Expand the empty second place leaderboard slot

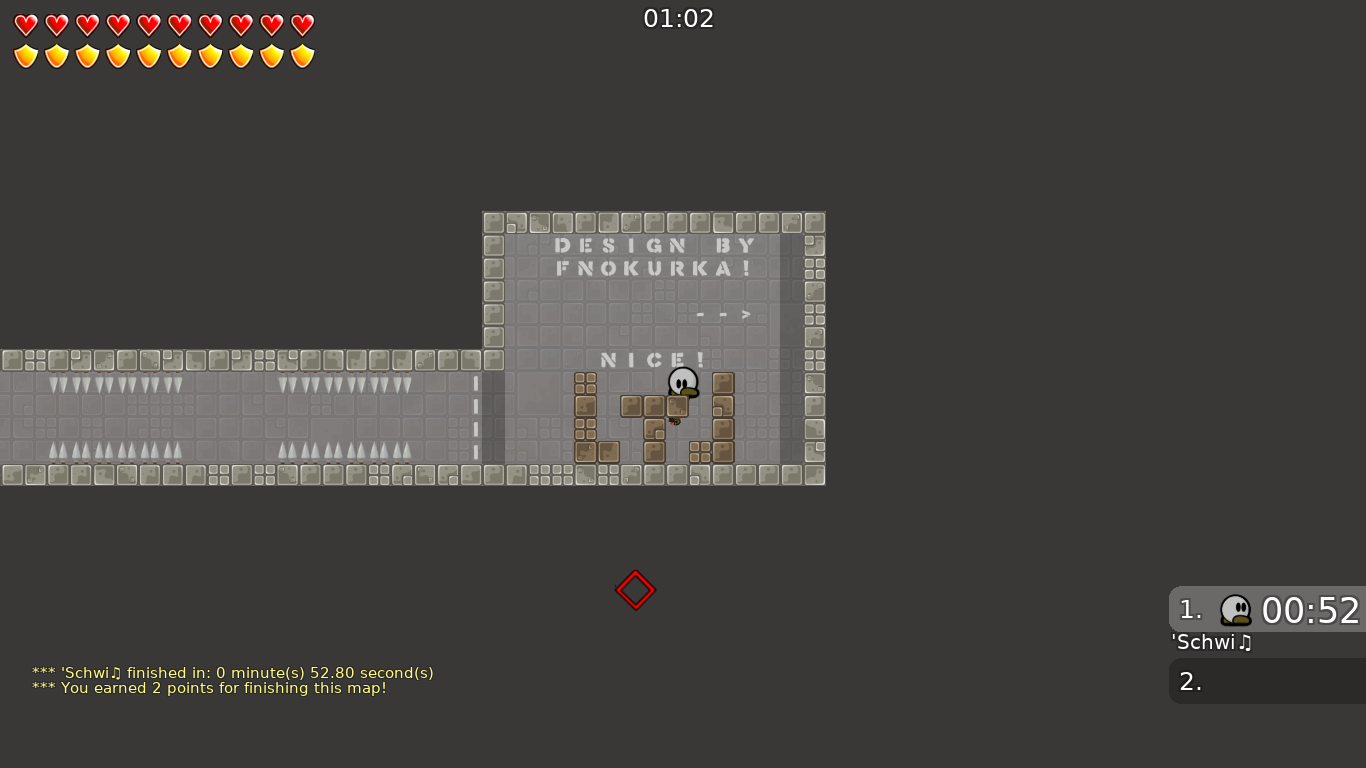tap(1265, 680)
